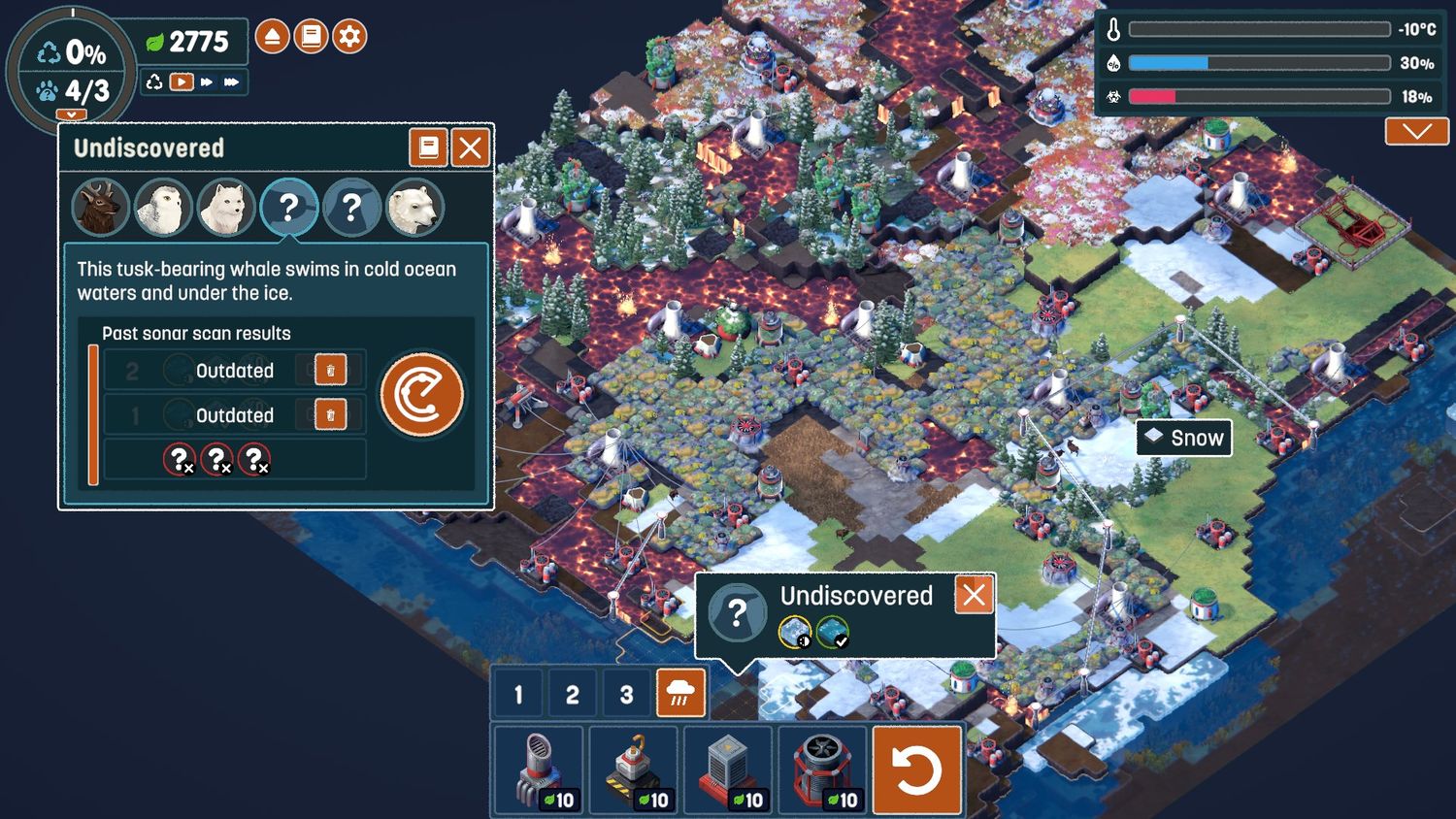This screenshot has width=1456, height=819.
Task: Delete outdated sonar scan result 2
Action: [x=330, y=370]
